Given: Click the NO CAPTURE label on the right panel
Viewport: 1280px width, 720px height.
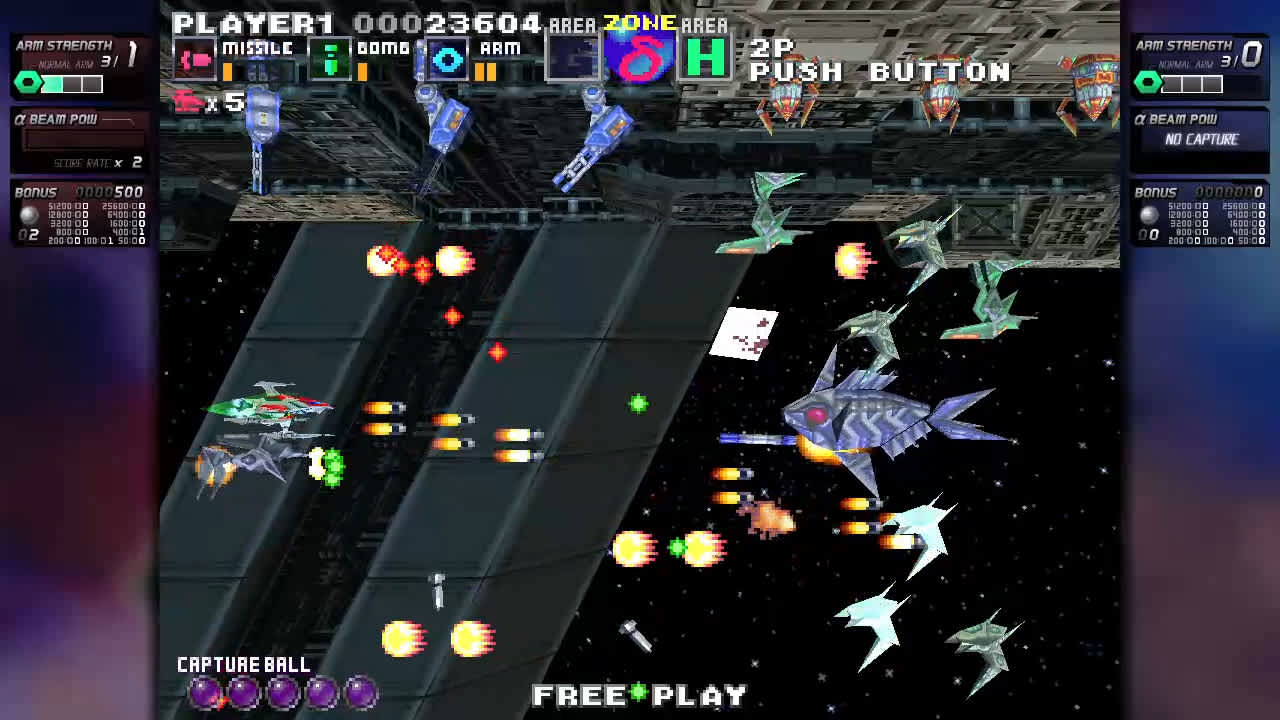Looking at the screenshot, I should (1203, 140).
